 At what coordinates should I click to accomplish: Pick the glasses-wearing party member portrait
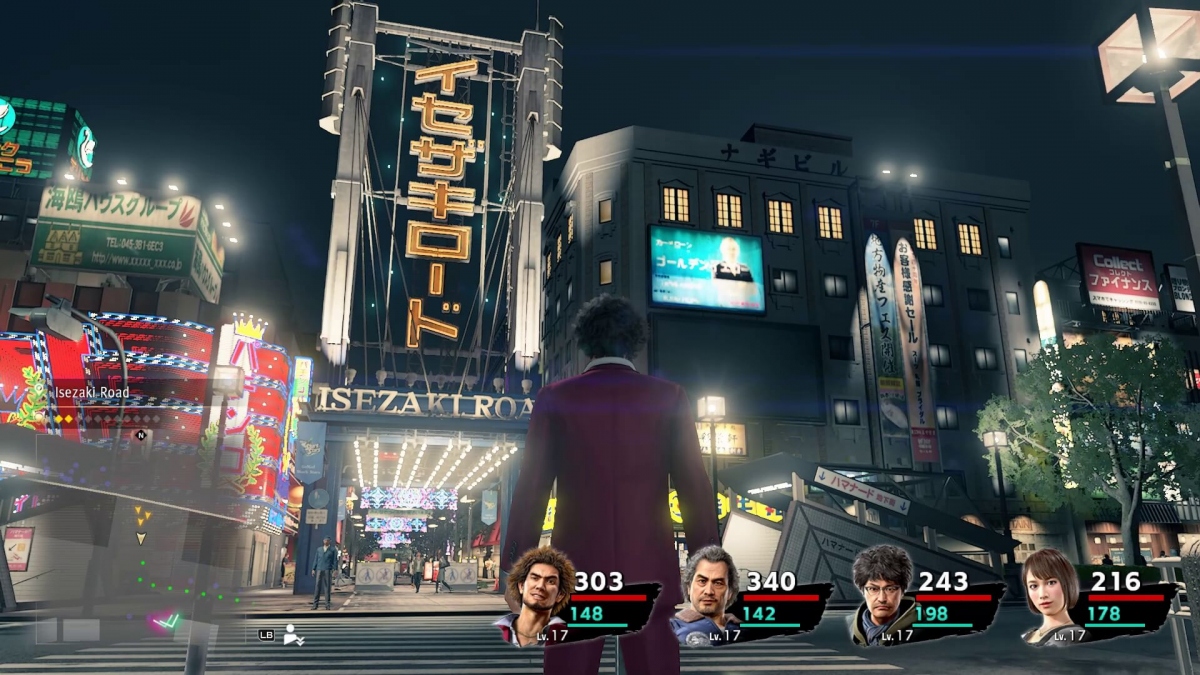pyautogui.click(x=882, y=594)
